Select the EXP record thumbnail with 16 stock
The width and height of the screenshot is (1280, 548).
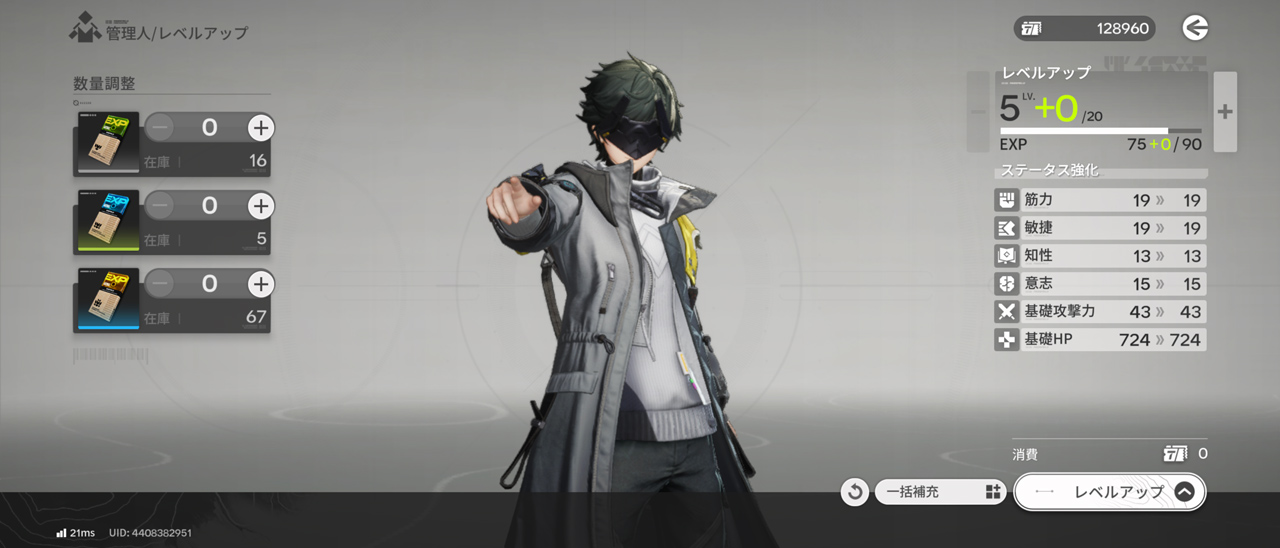(106, 144)
